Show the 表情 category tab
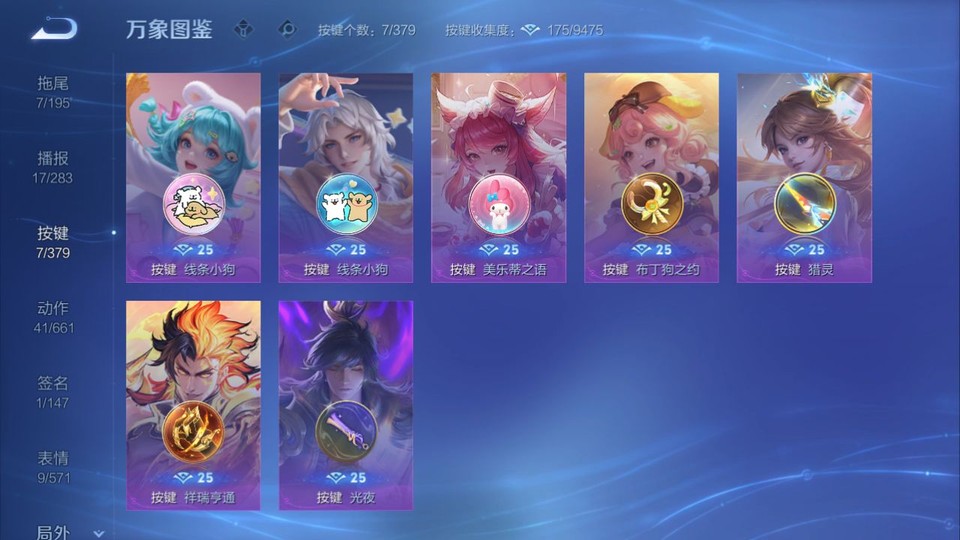The image size is (960, 540). pyautogui.click(x=54, y=466)
